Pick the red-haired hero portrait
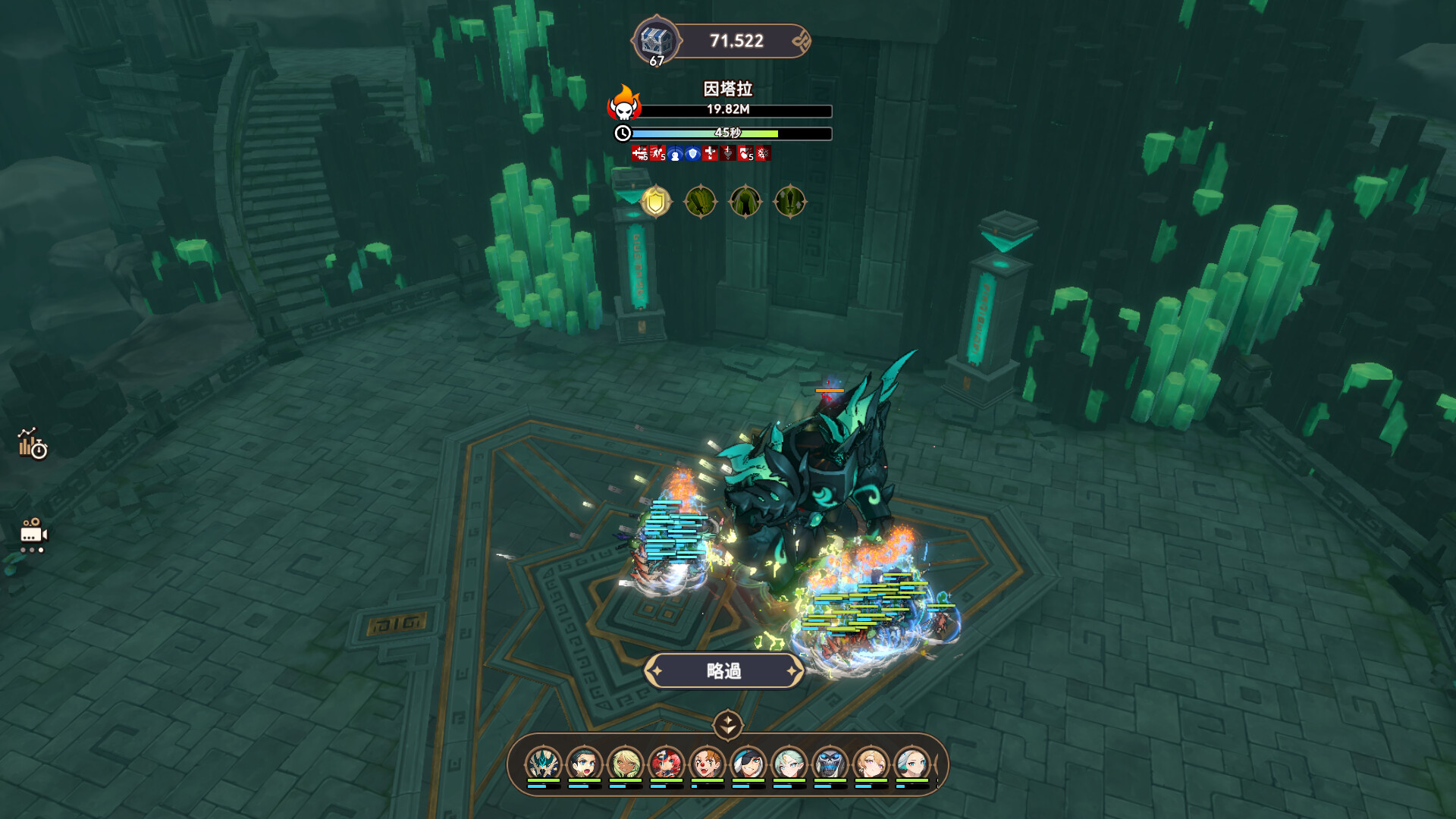This screenshot has width=1456, height=819. pos(666,763)
